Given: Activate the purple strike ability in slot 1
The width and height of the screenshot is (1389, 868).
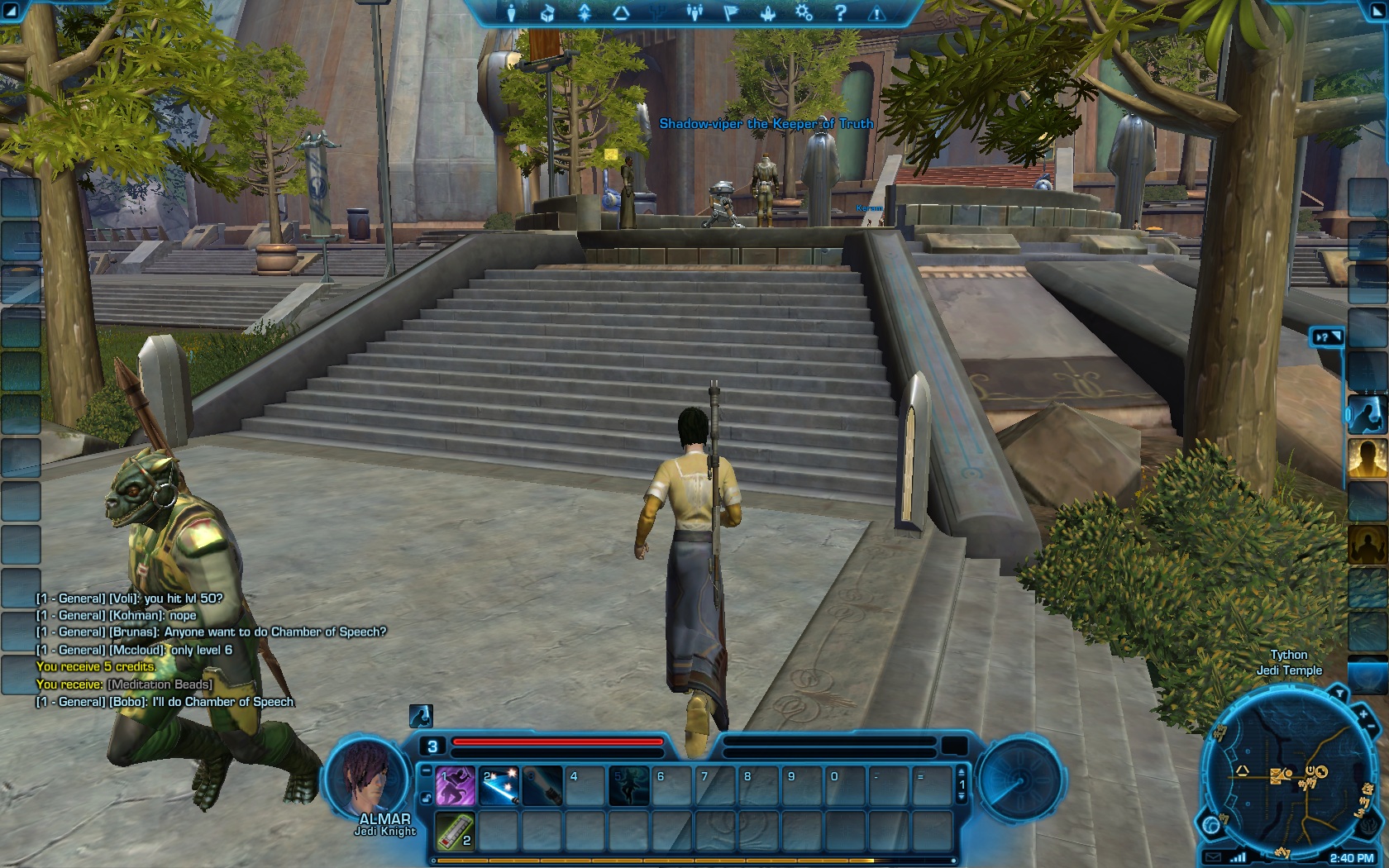Looking at the screenshot, I should pyautogui.click(x=456, y=786).
